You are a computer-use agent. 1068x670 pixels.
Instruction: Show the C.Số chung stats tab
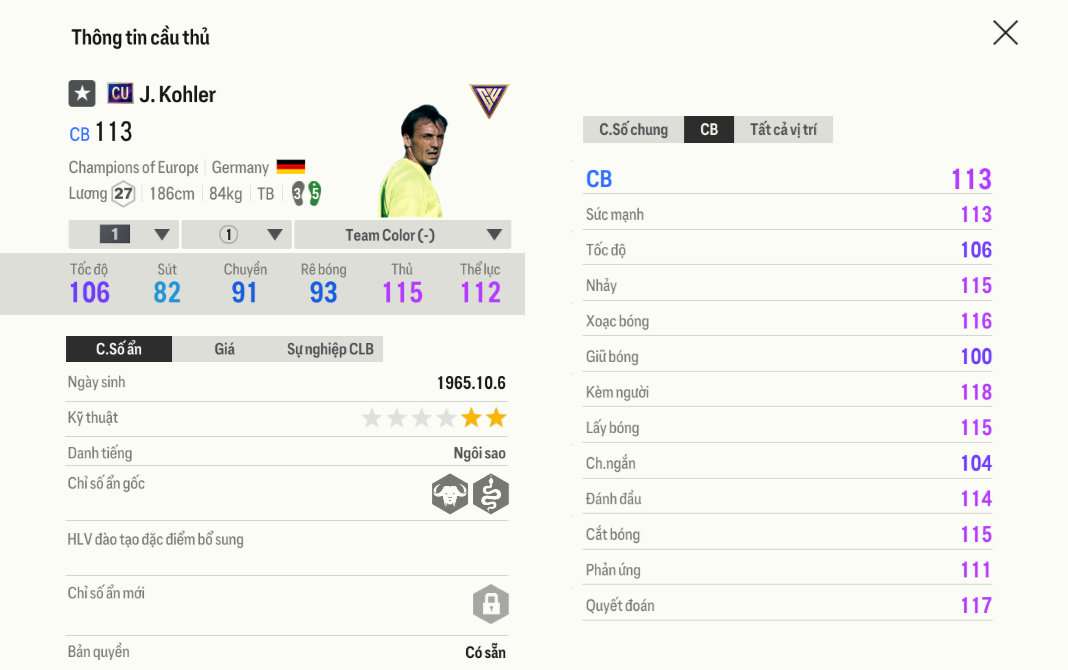[633, 130]
